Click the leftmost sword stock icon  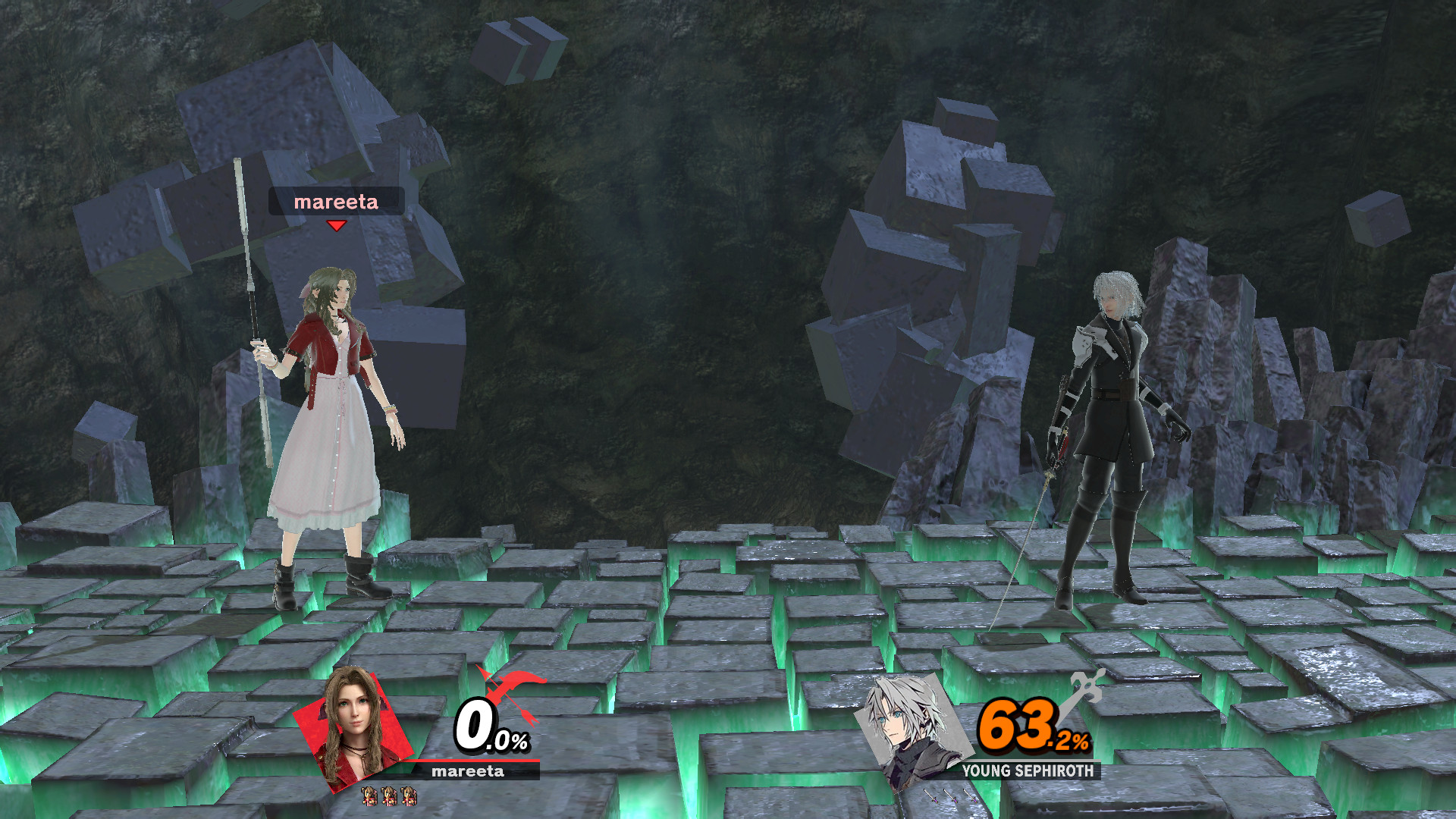point(930,795)
